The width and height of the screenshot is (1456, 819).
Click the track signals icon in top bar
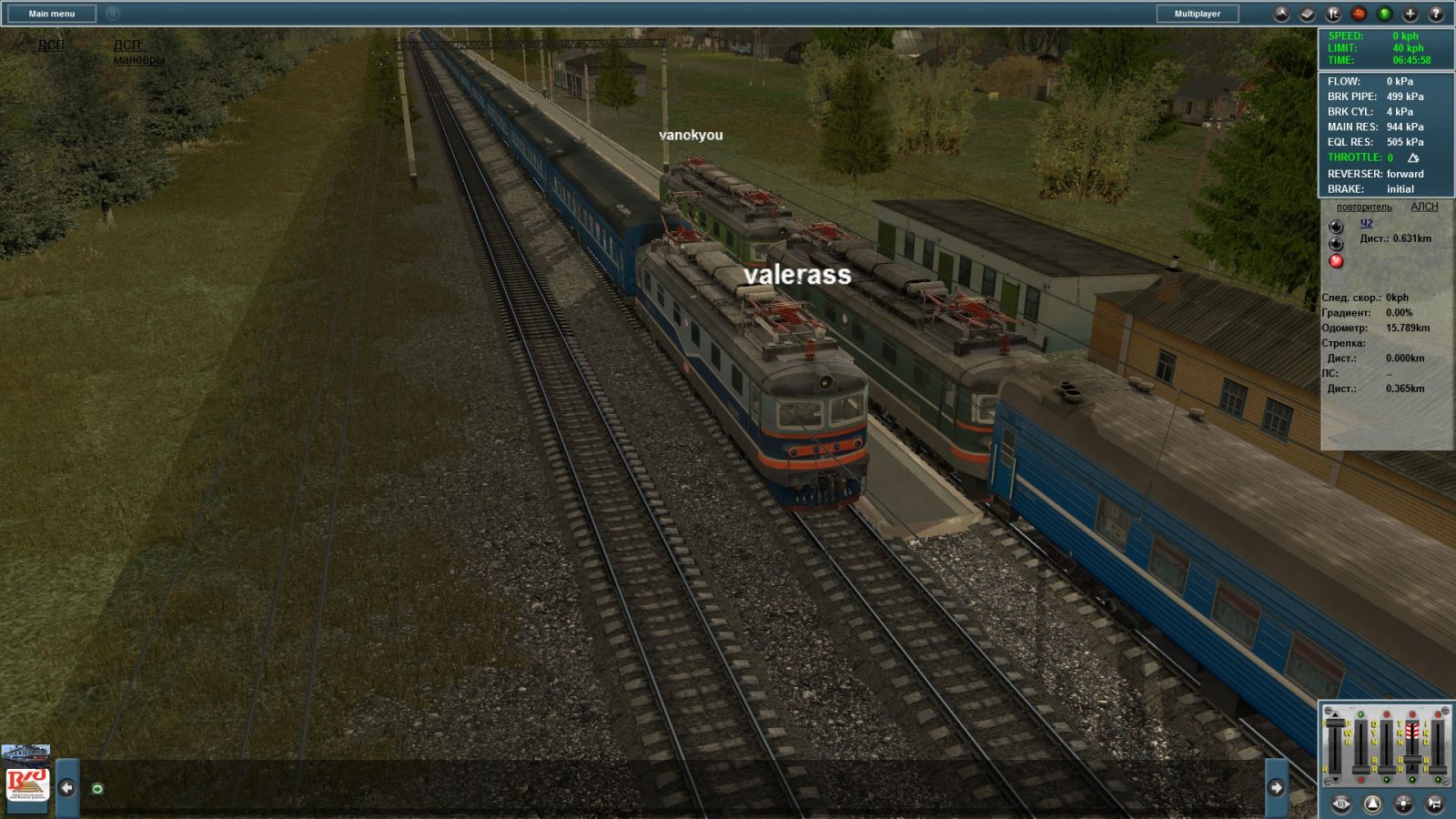coord(1333,14)
